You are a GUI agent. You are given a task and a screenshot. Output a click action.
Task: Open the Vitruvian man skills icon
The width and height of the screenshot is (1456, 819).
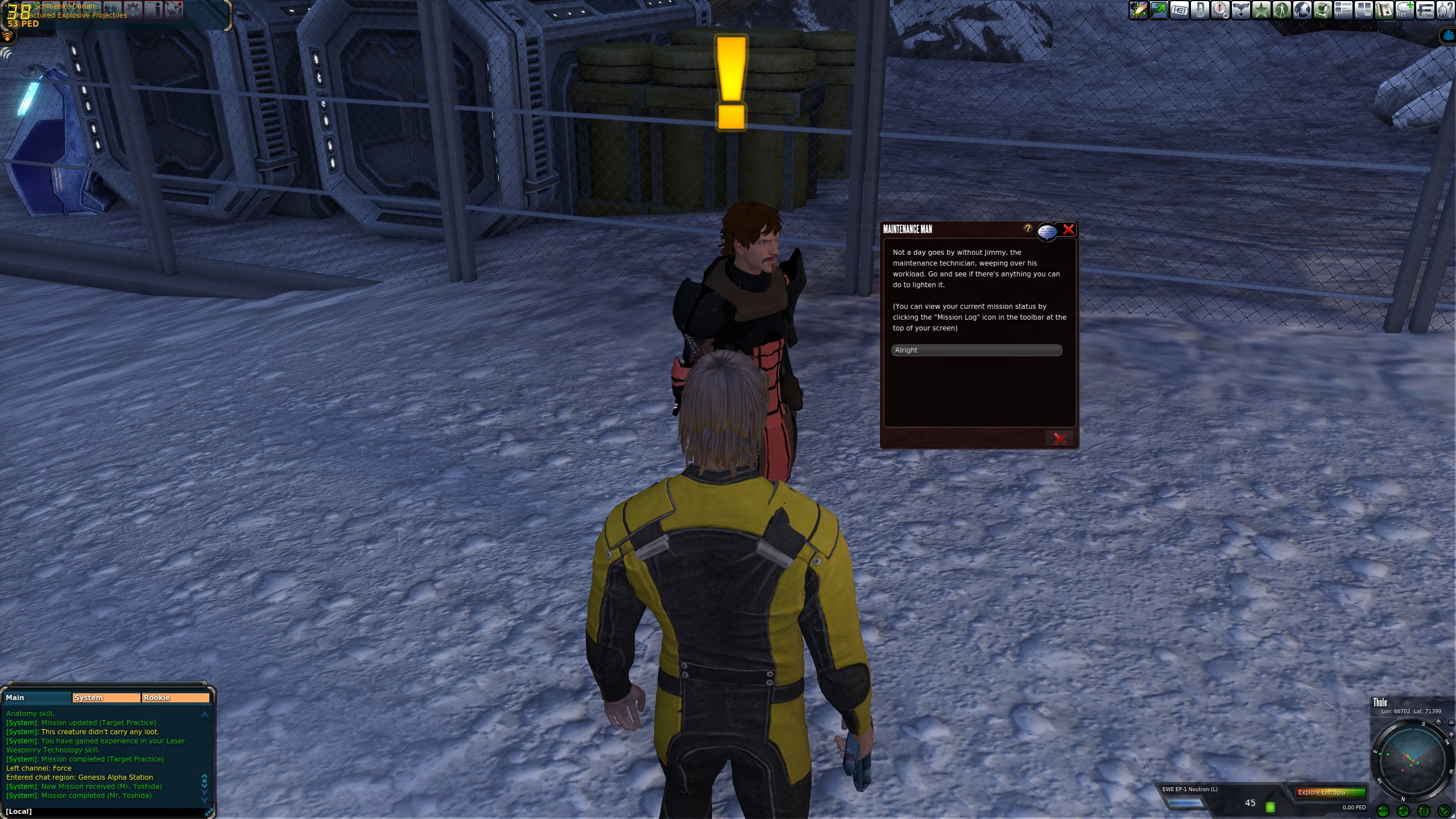pos(1282,10)
